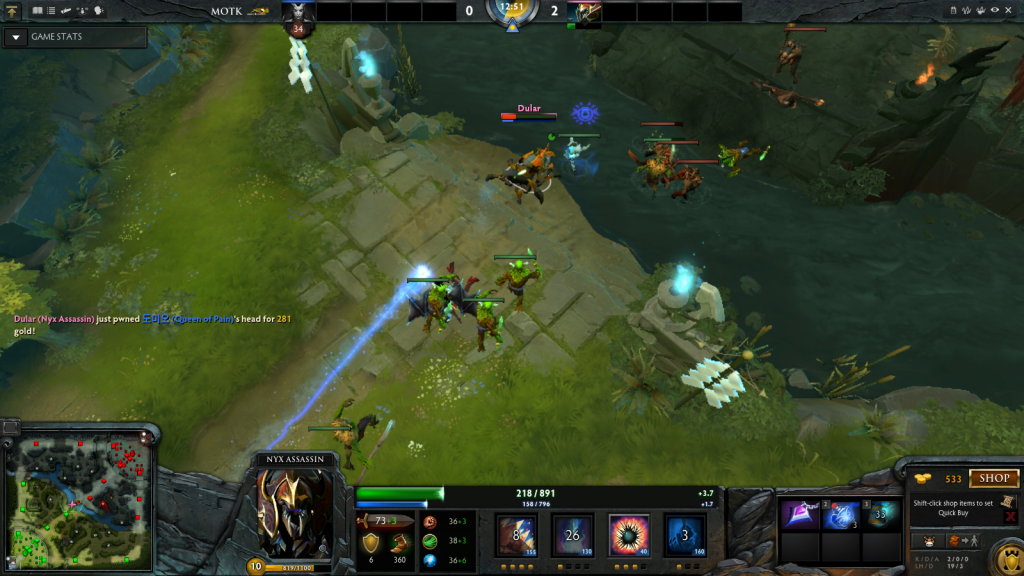Use the blue potion bottle with 3 charges
The height and width of the screenshot is (576, 1024).
coord(841,515)
